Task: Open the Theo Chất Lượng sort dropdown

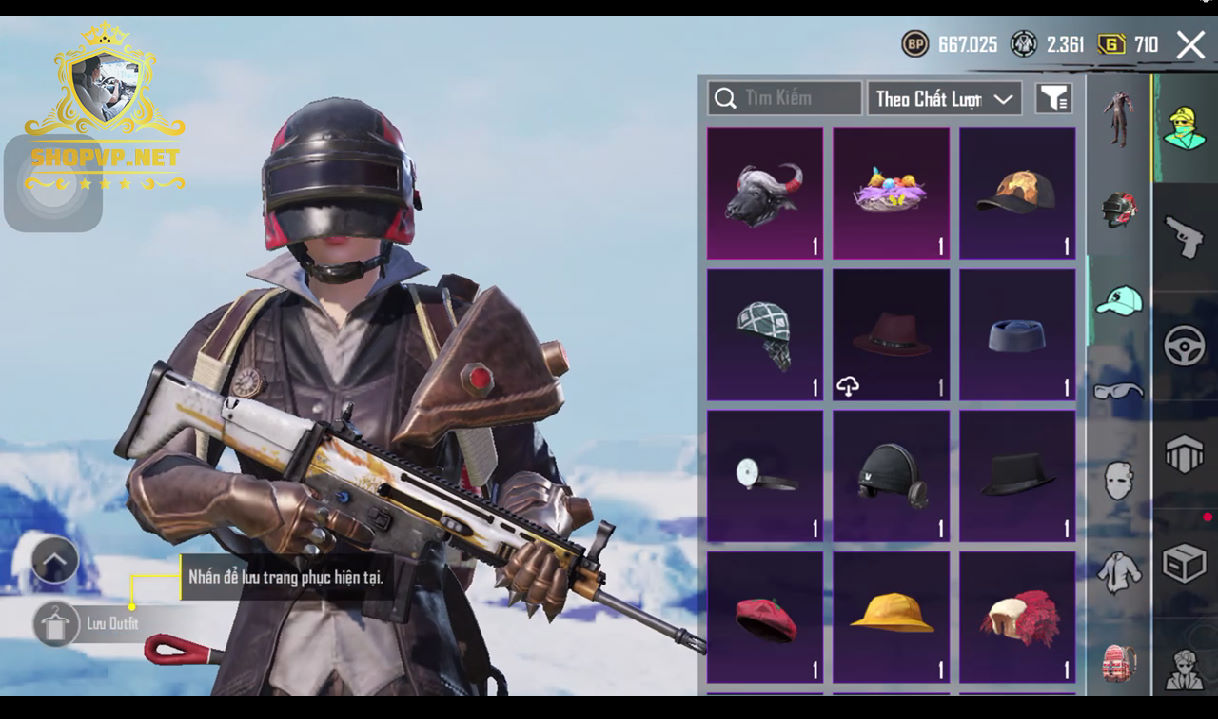Action: (944, 98)
